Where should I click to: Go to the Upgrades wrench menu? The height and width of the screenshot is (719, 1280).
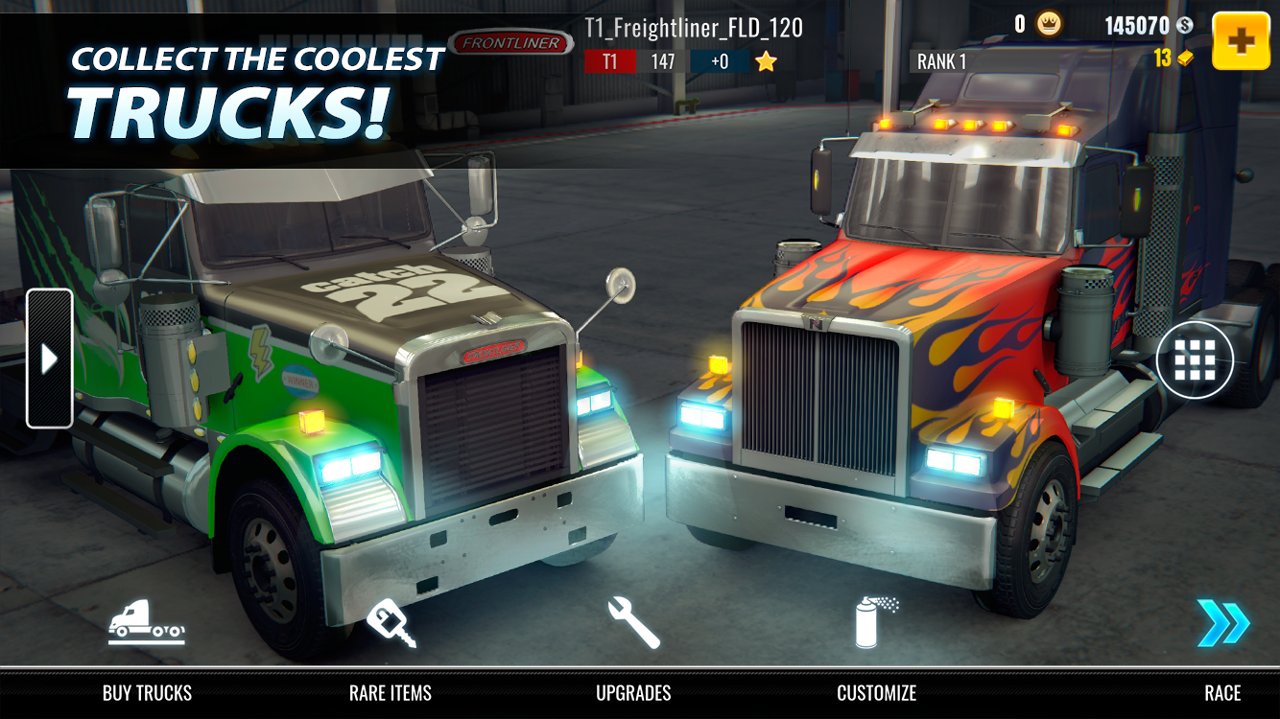633,623
